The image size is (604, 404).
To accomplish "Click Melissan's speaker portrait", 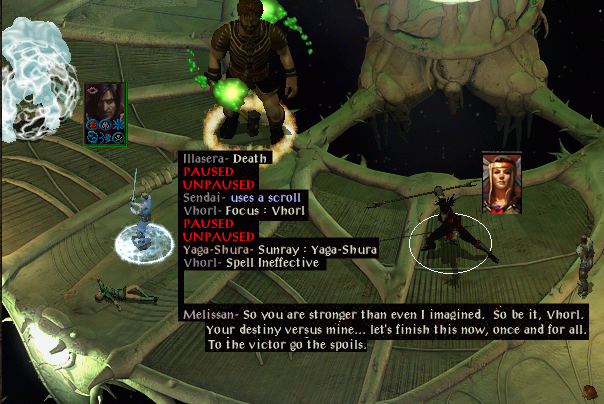I will [502, 182].
